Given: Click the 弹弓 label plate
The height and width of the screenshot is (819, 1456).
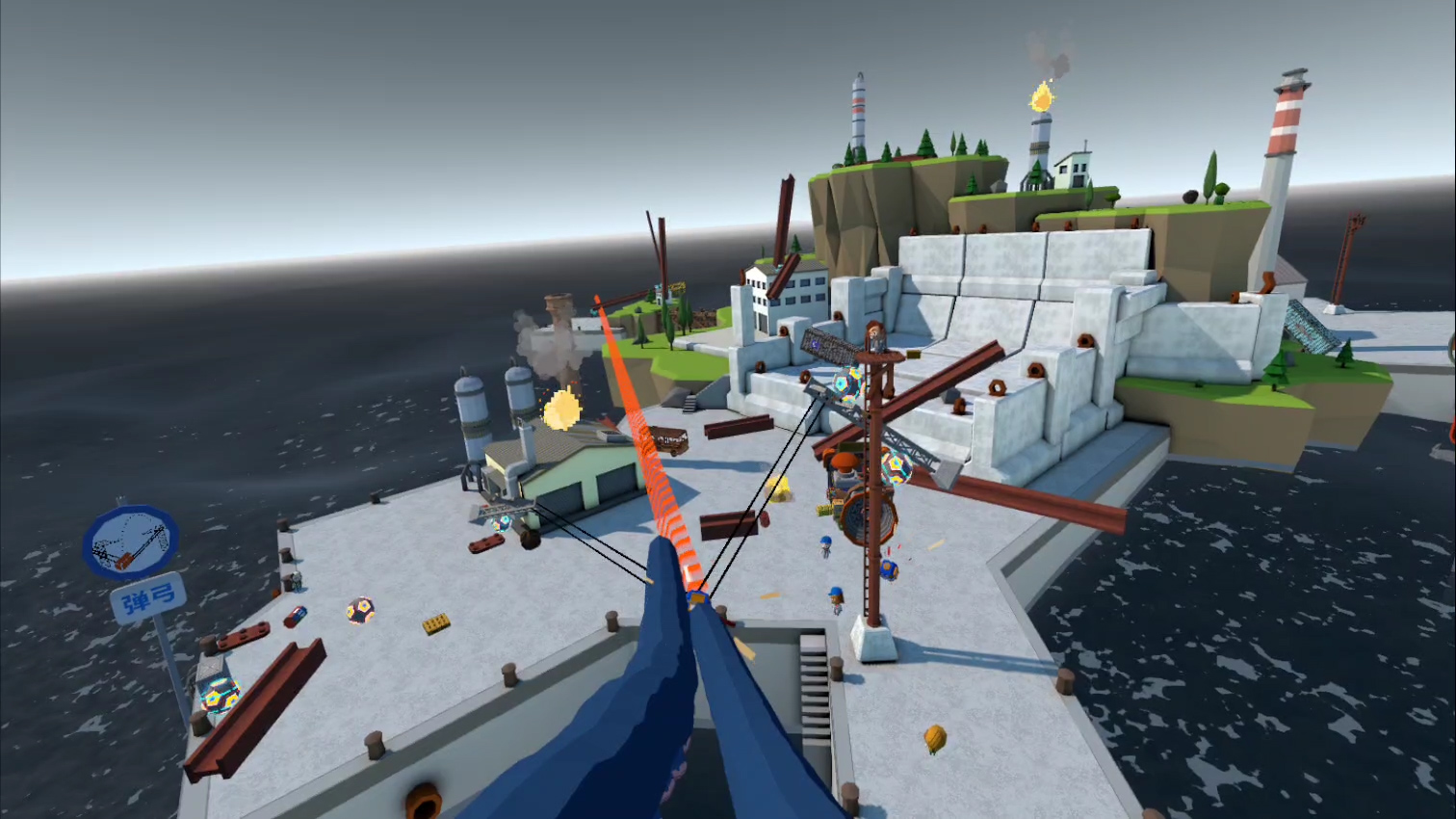Looking at the screenshot, I should tap(148, 598).
